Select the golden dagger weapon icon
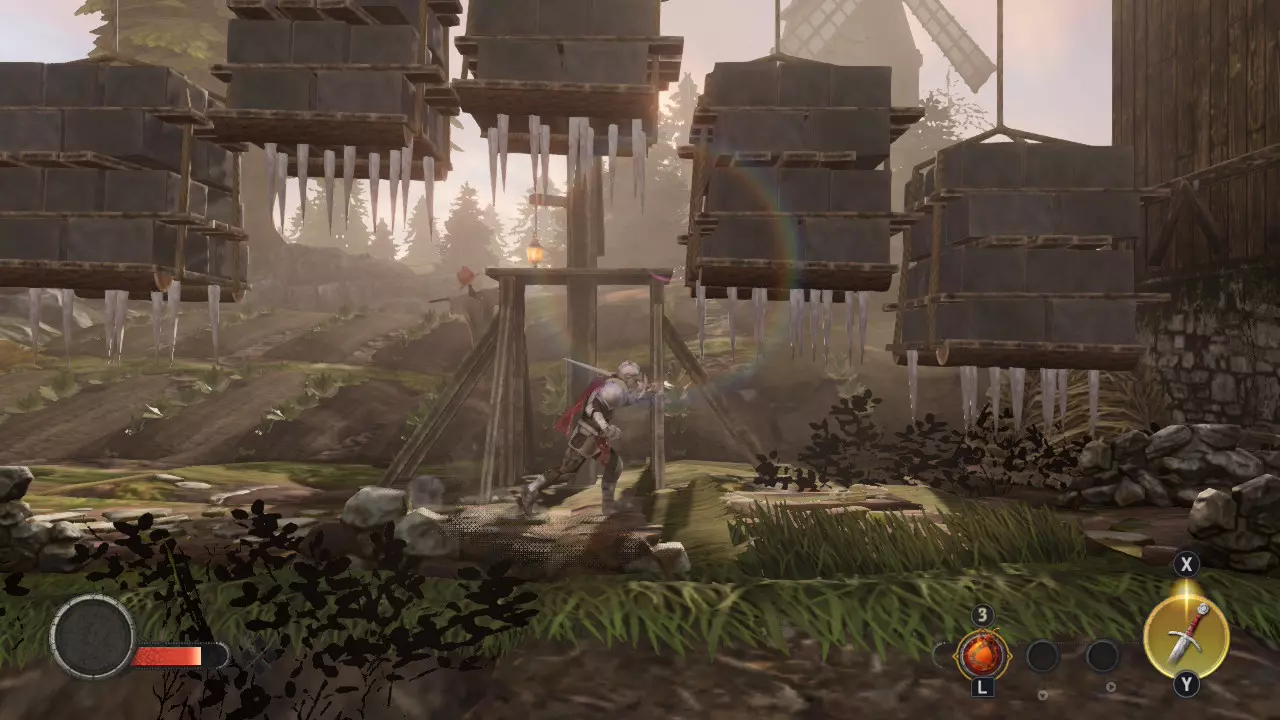Viewport: 1280px width, 720px height. click(1186, 637)
